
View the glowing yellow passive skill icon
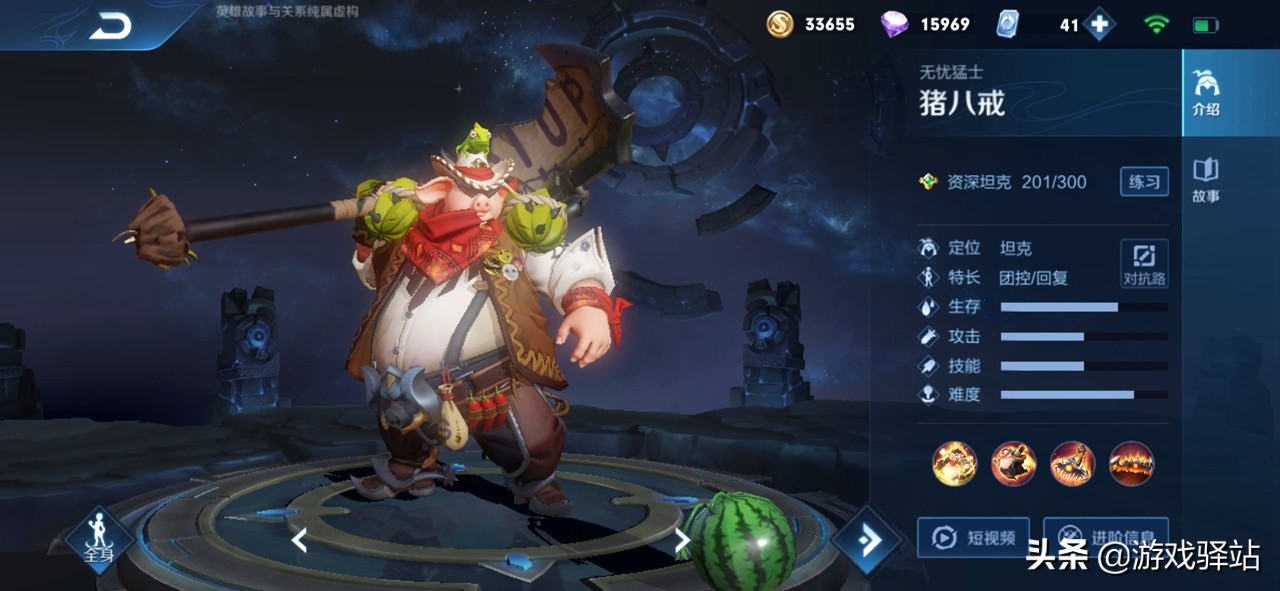point(954,464)
